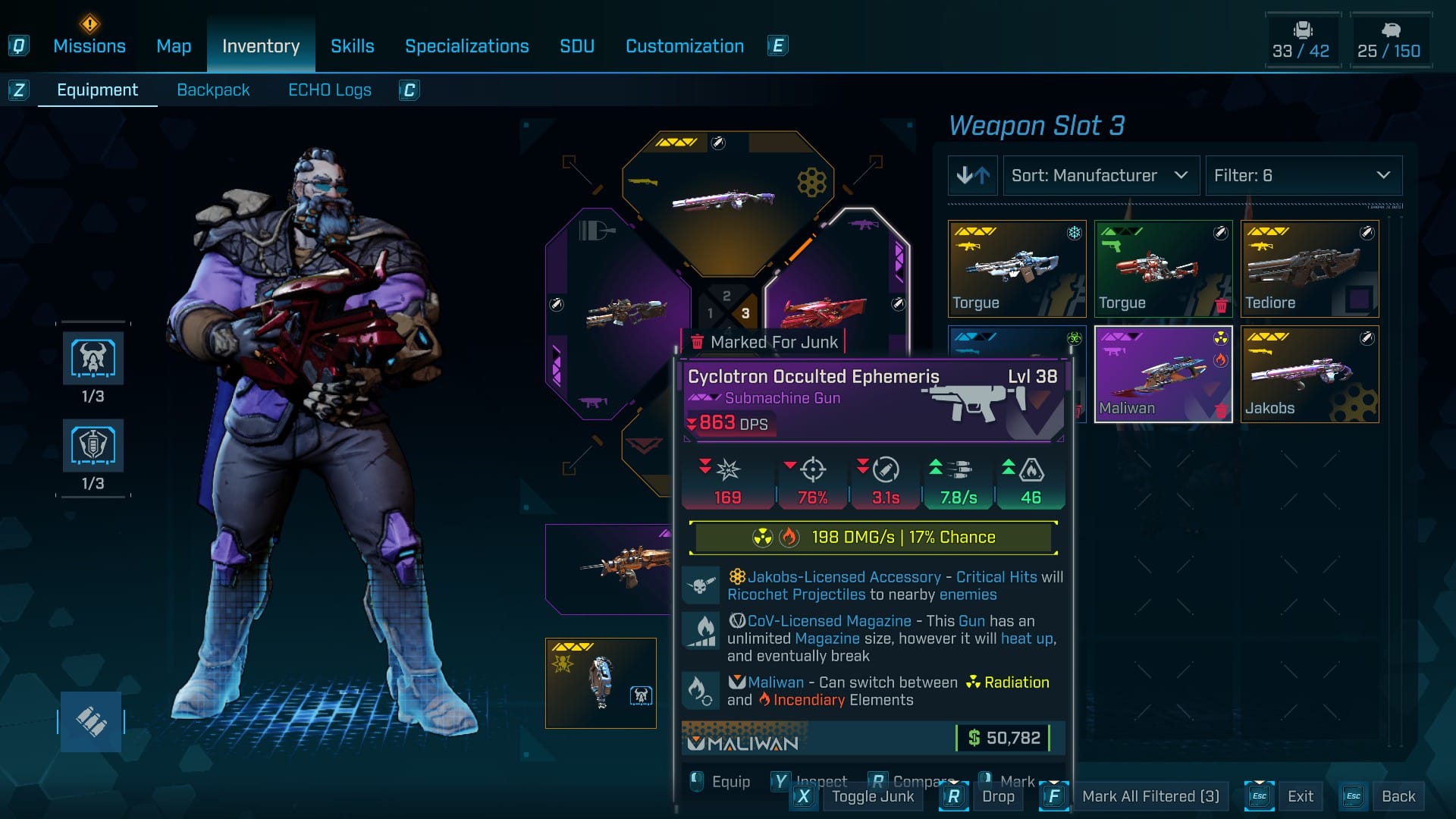Open the Customization tab
The image size is (1456, 819).
(684, 46)
